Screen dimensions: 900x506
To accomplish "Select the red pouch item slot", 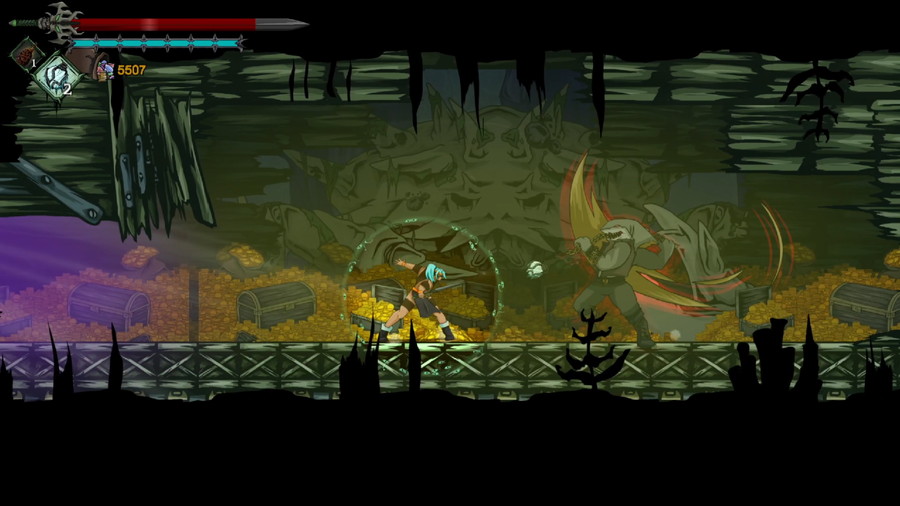I will click(25, 53).
